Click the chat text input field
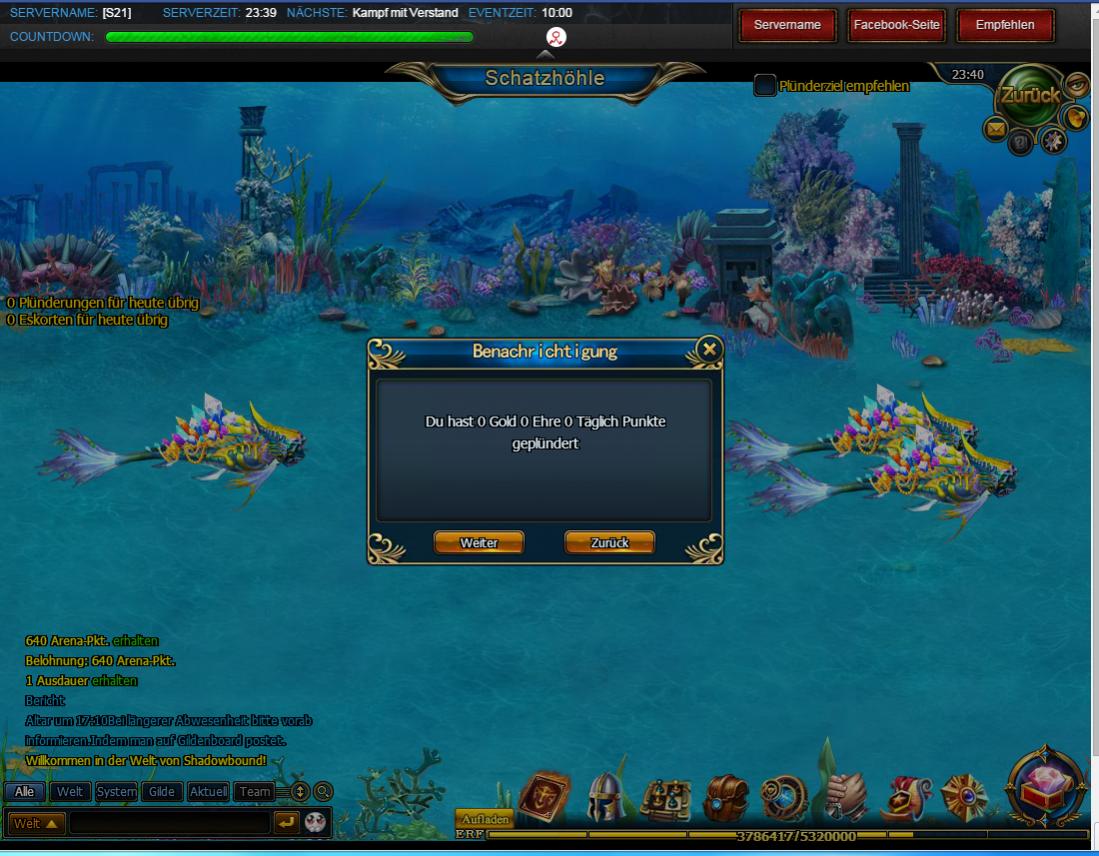 coord(170,823)
